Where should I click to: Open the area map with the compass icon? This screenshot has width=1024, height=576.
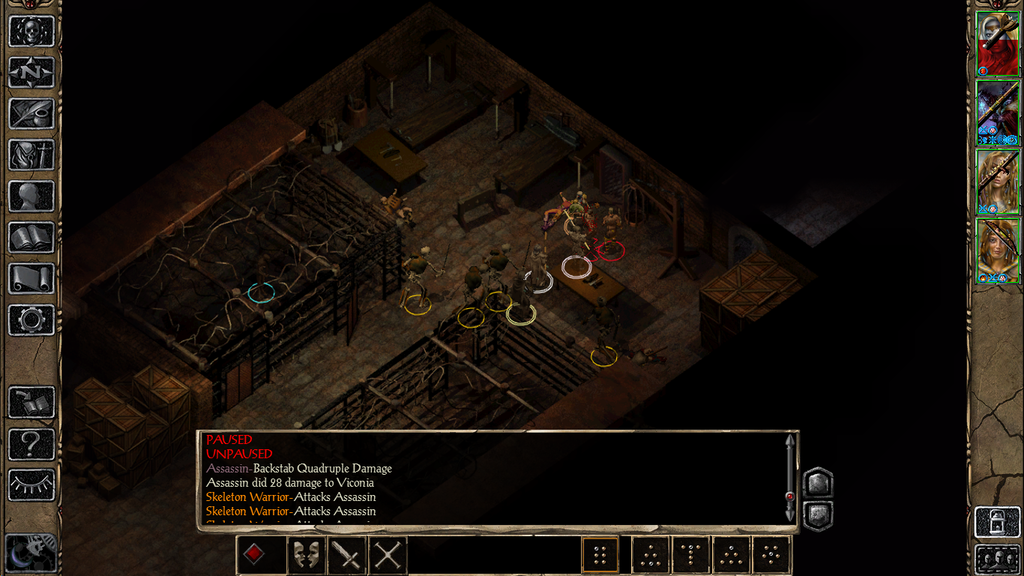point(31,72)
